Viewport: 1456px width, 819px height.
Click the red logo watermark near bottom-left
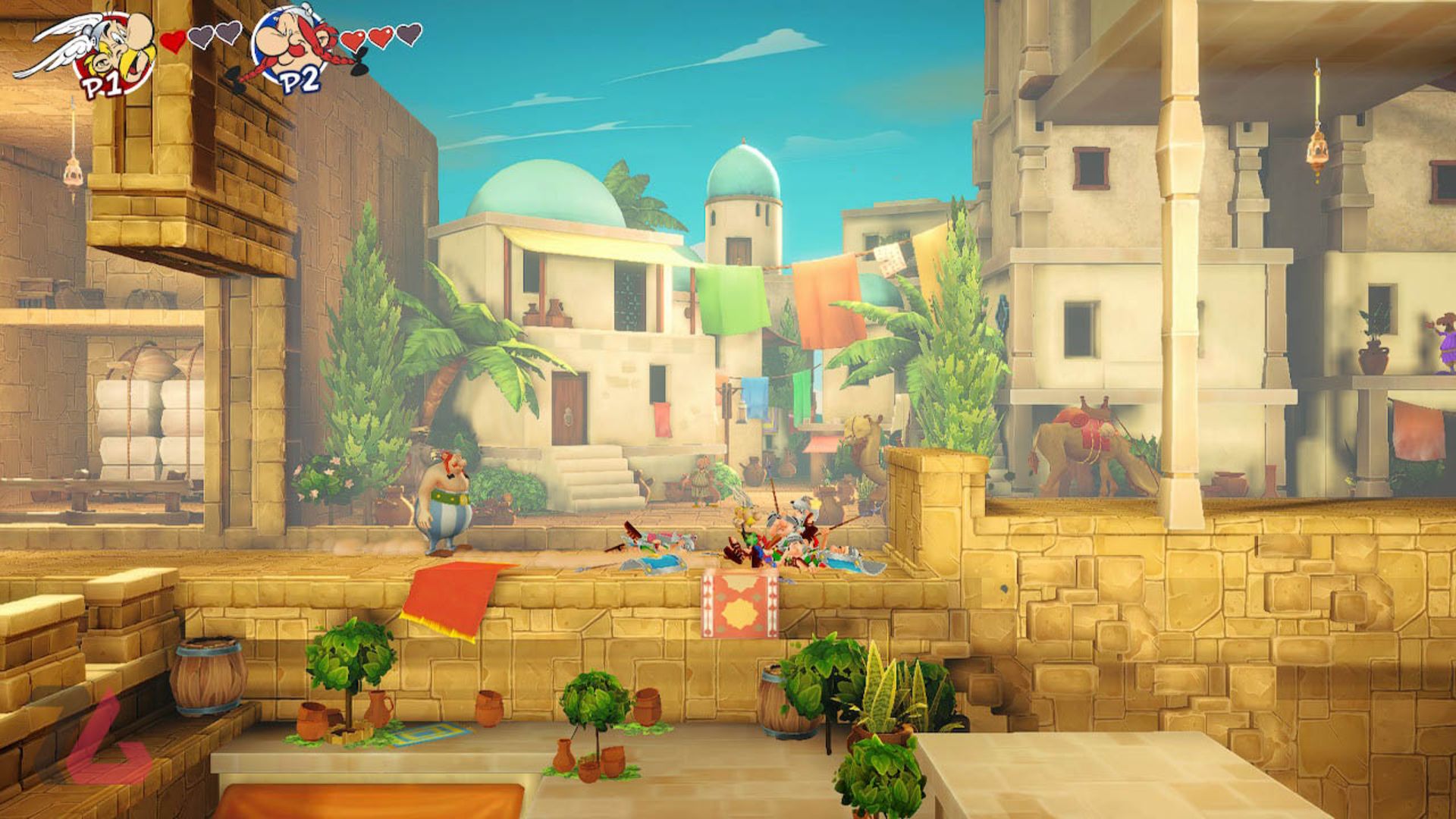tap(102, 739)
